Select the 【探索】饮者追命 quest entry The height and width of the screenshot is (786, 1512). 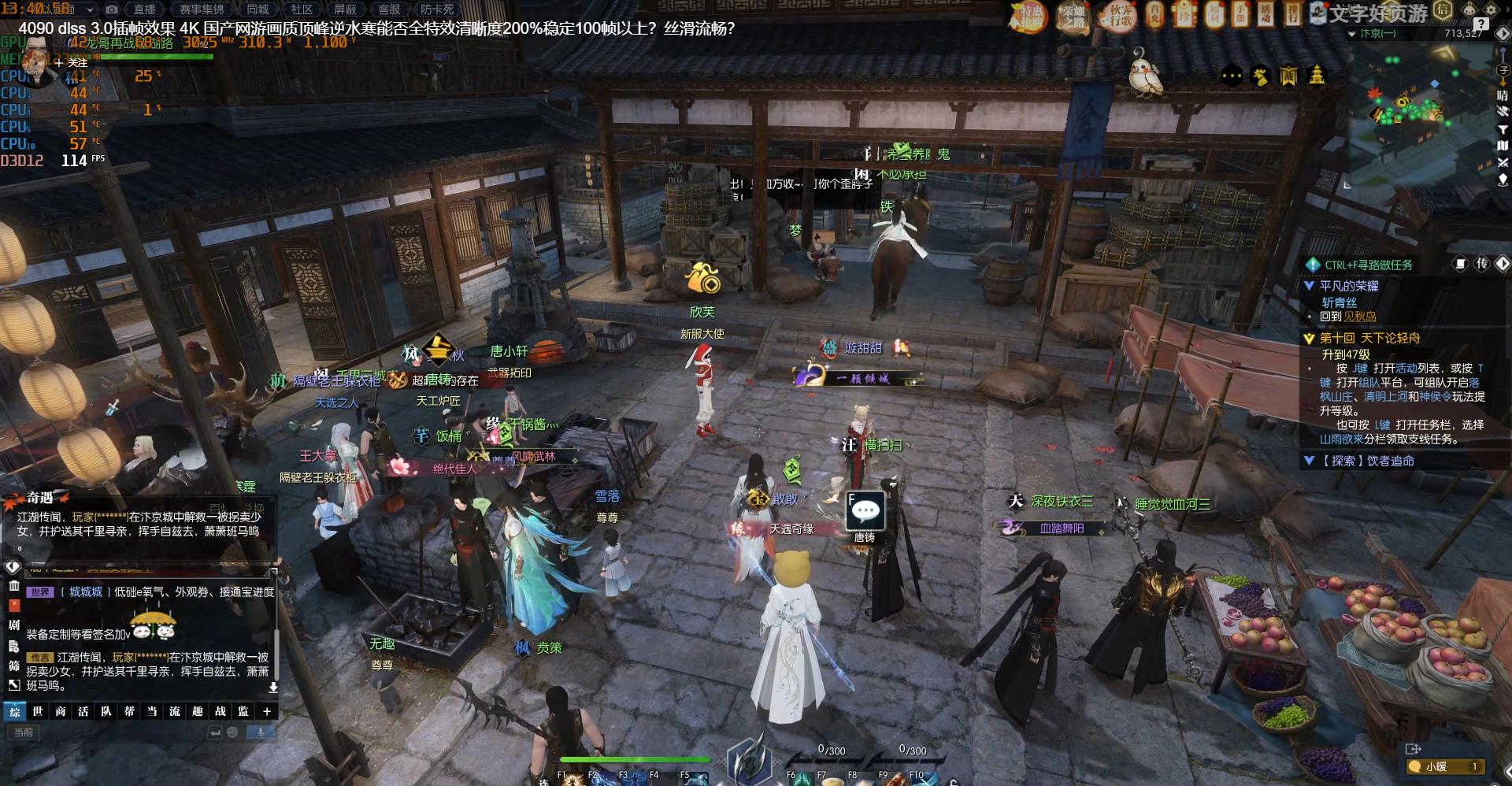[x=1367, y=461]
